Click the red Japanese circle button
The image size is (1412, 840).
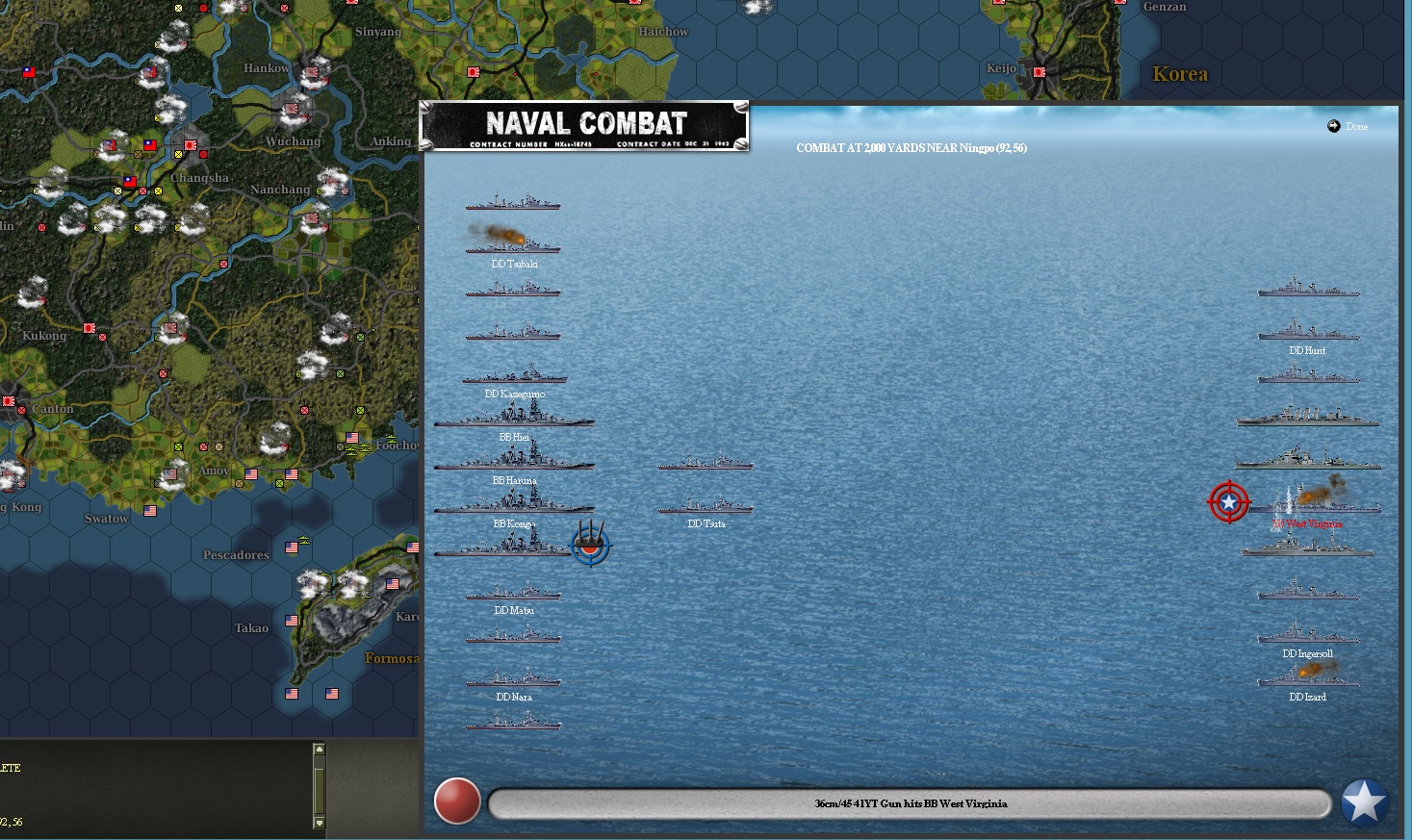click(x=457, y=802)
